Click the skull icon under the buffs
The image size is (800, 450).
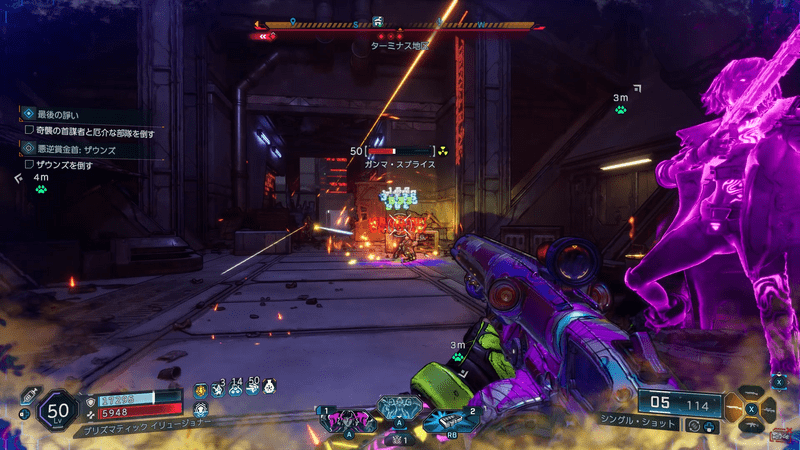pos(199,410)
